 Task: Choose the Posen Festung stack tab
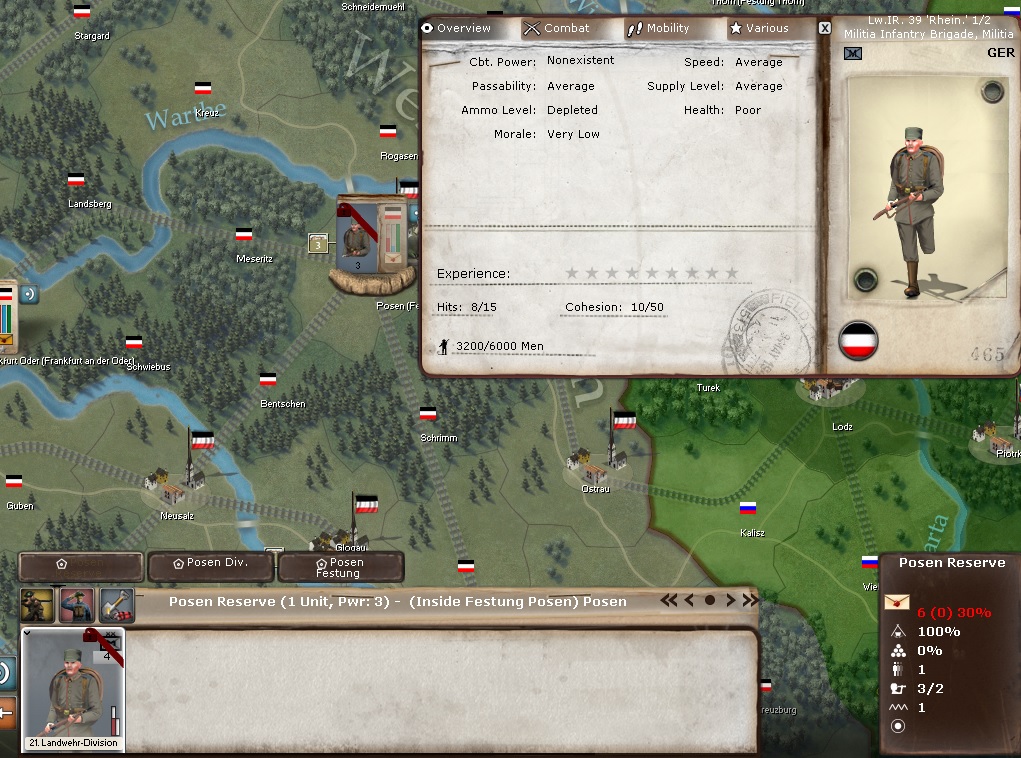click(340, 567)
